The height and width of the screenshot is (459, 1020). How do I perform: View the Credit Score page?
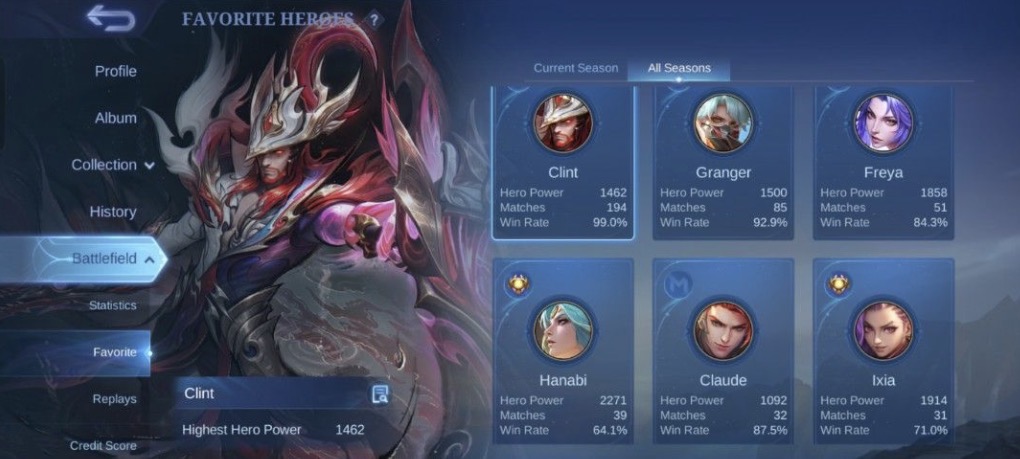pyautogui.click(x=103, y=445)
